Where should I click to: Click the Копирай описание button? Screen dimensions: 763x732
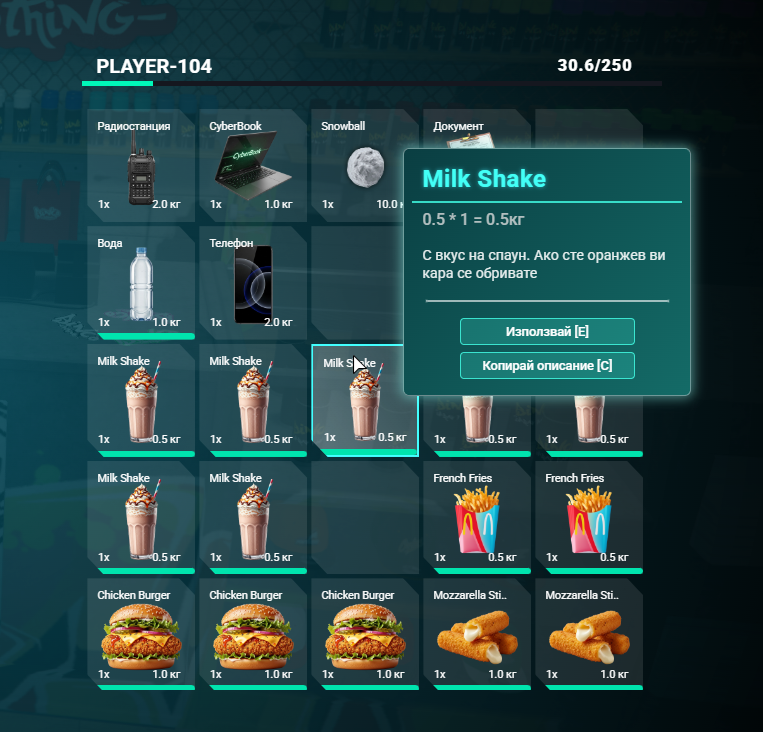[547, 366]
